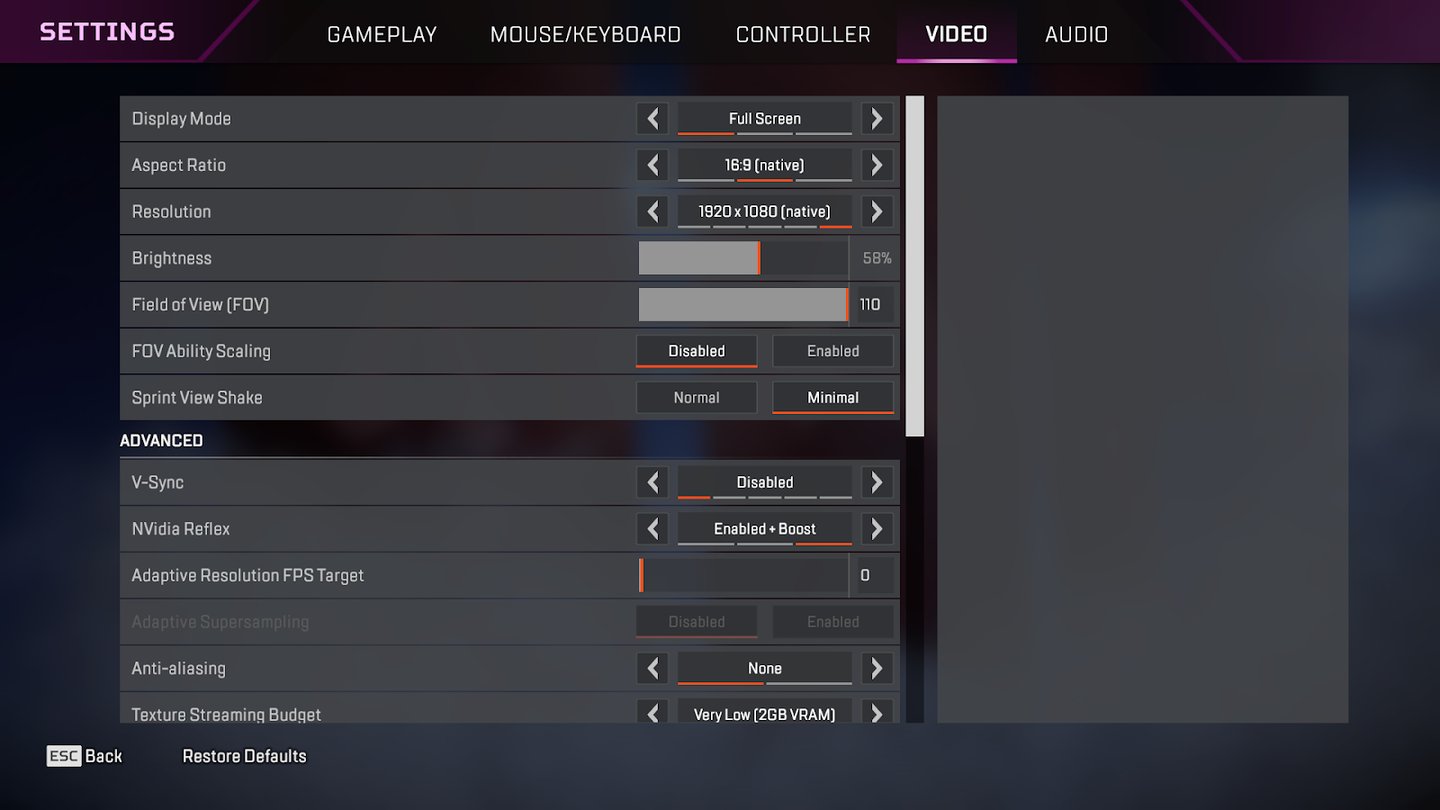The height and width of the screenshot is (810, 1440).
Task: Select Minimal for Sprint View Shake
Action: pos(833,397)
